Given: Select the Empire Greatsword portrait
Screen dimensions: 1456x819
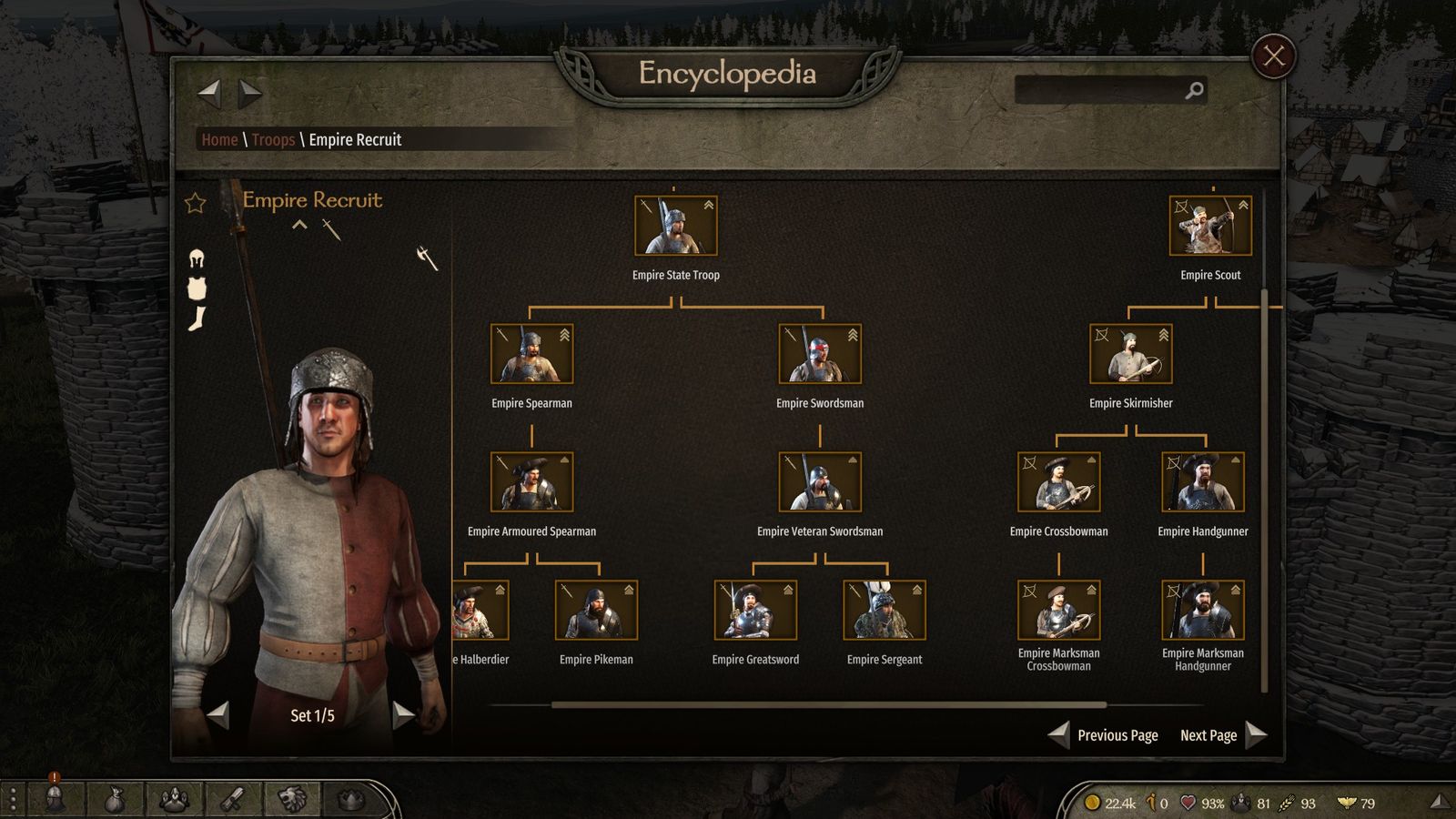Looking at the screenshot, I should [x=754, y=611].
